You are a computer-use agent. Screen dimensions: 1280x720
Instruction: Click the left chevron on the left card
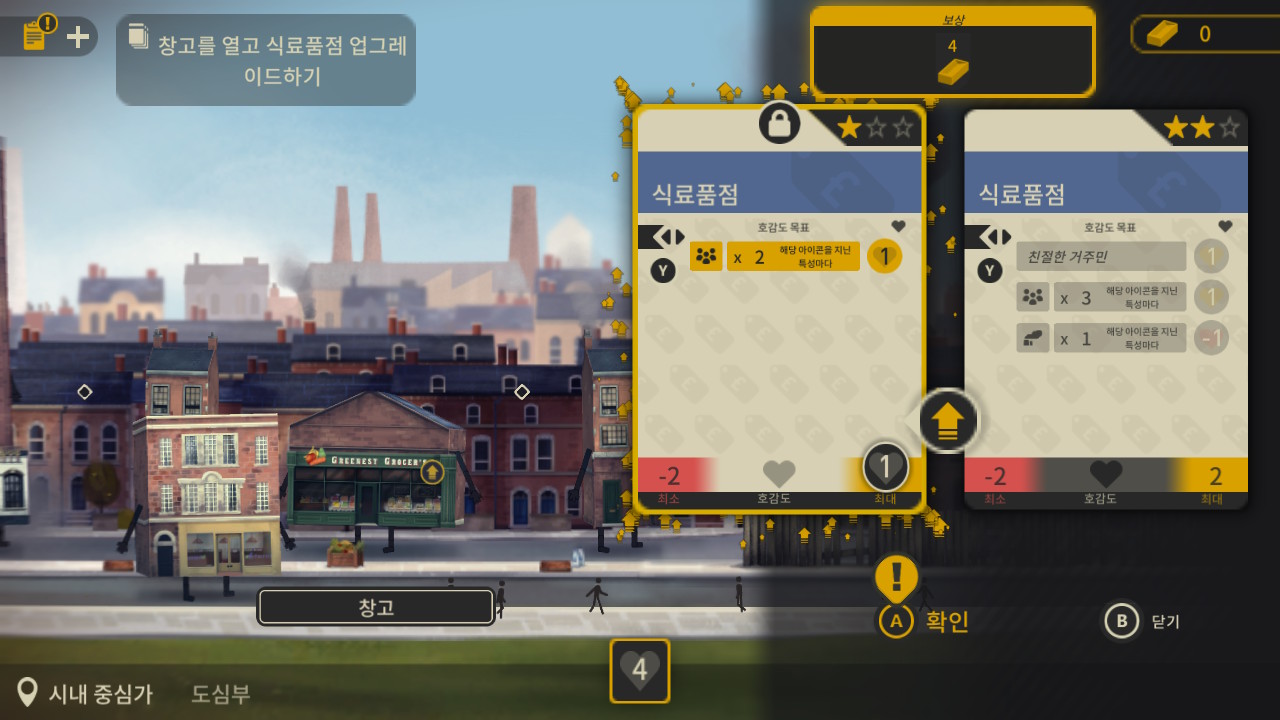point(668,236)
